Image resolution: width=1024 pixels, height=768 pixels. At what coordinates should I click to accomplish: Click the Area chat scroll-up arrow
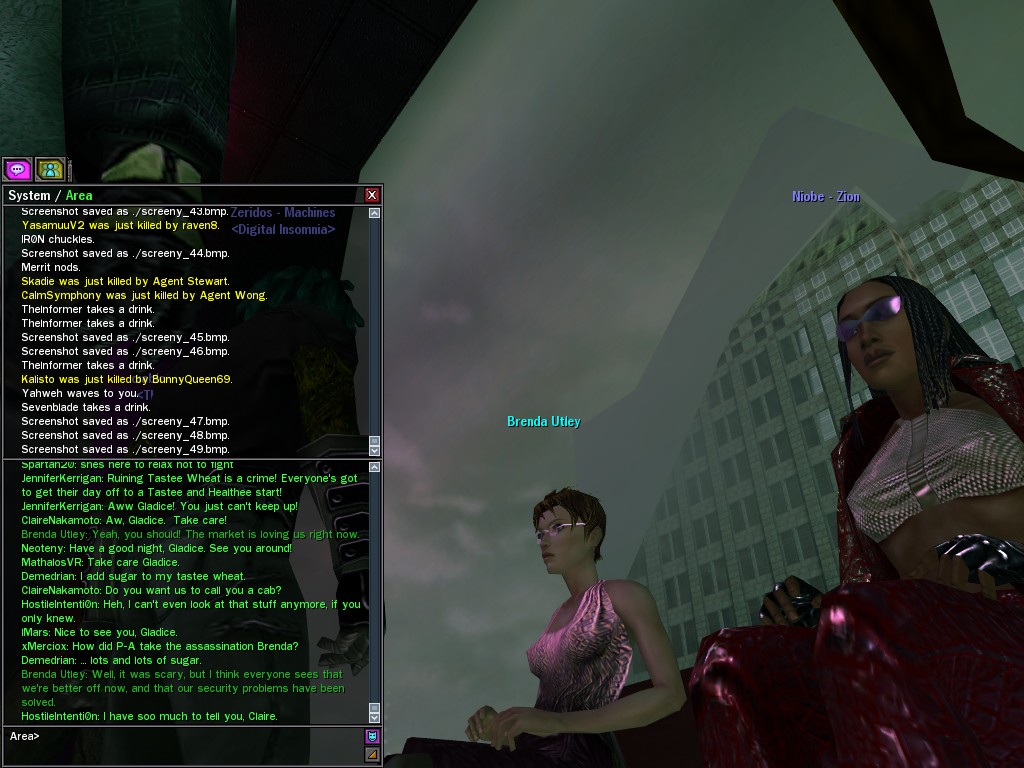click(375, 467)
